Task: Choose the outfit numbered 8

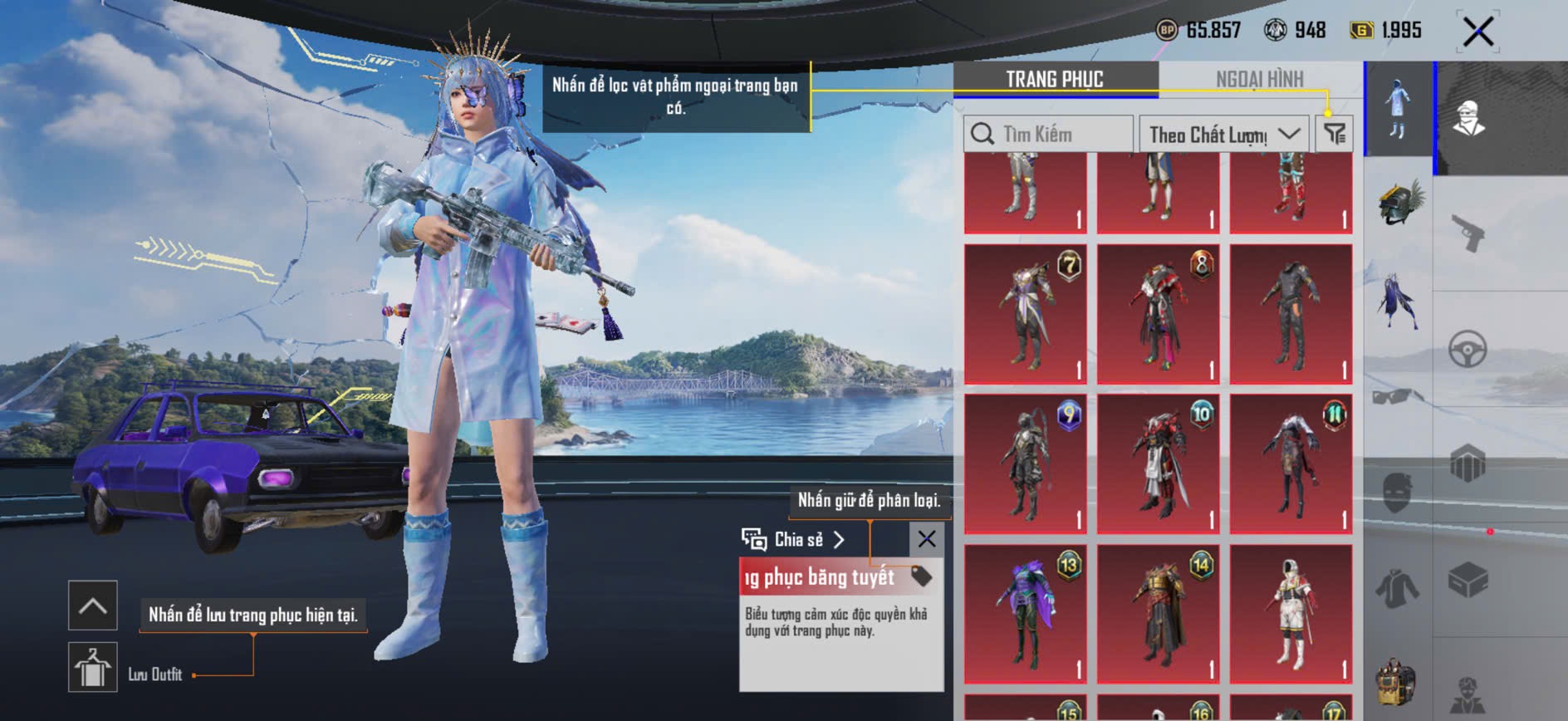Action: pyautogui.click(x=1159, y=314)
